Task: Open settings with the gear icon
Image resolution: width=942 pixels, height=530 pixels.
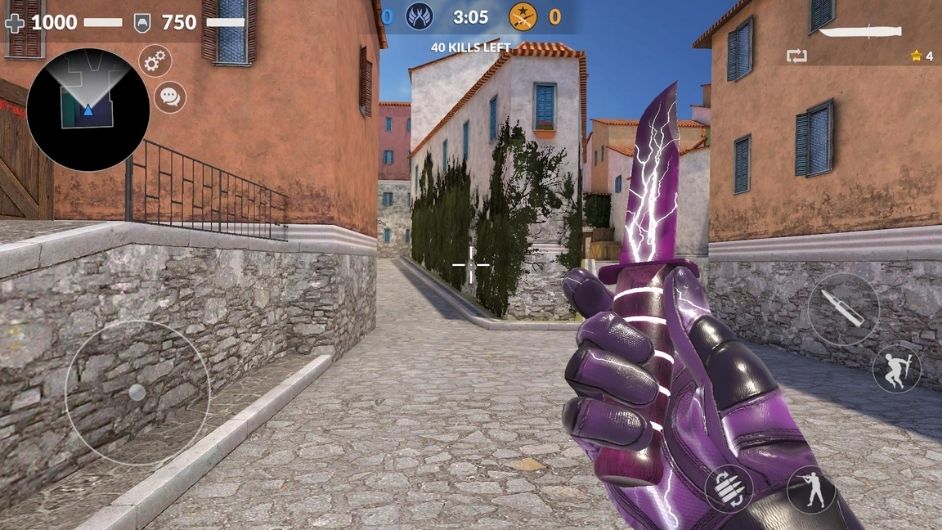Action: pos(154,61)
